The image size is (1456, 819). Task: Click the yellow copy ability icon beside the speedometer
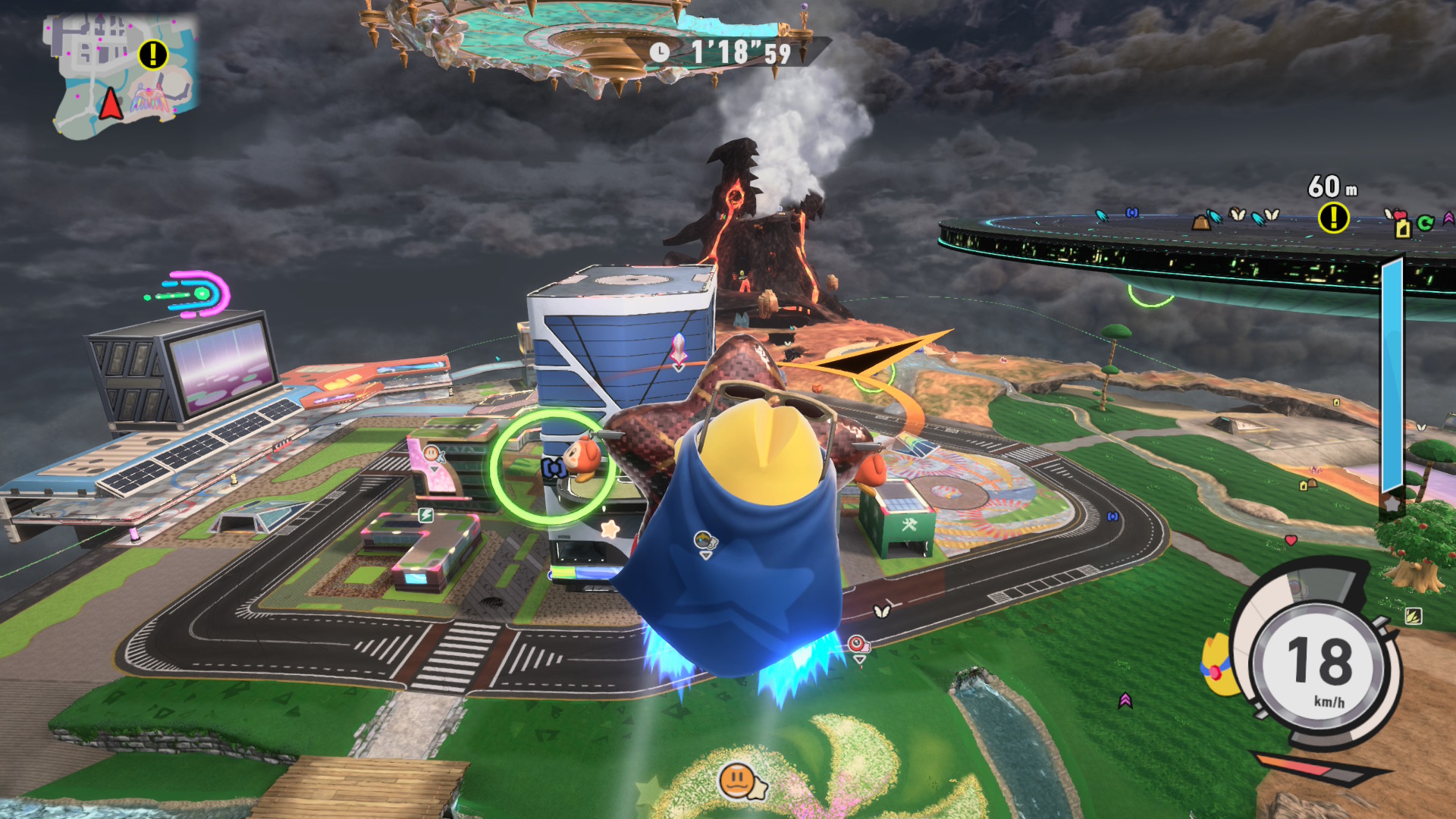(x=1217, y=666)
